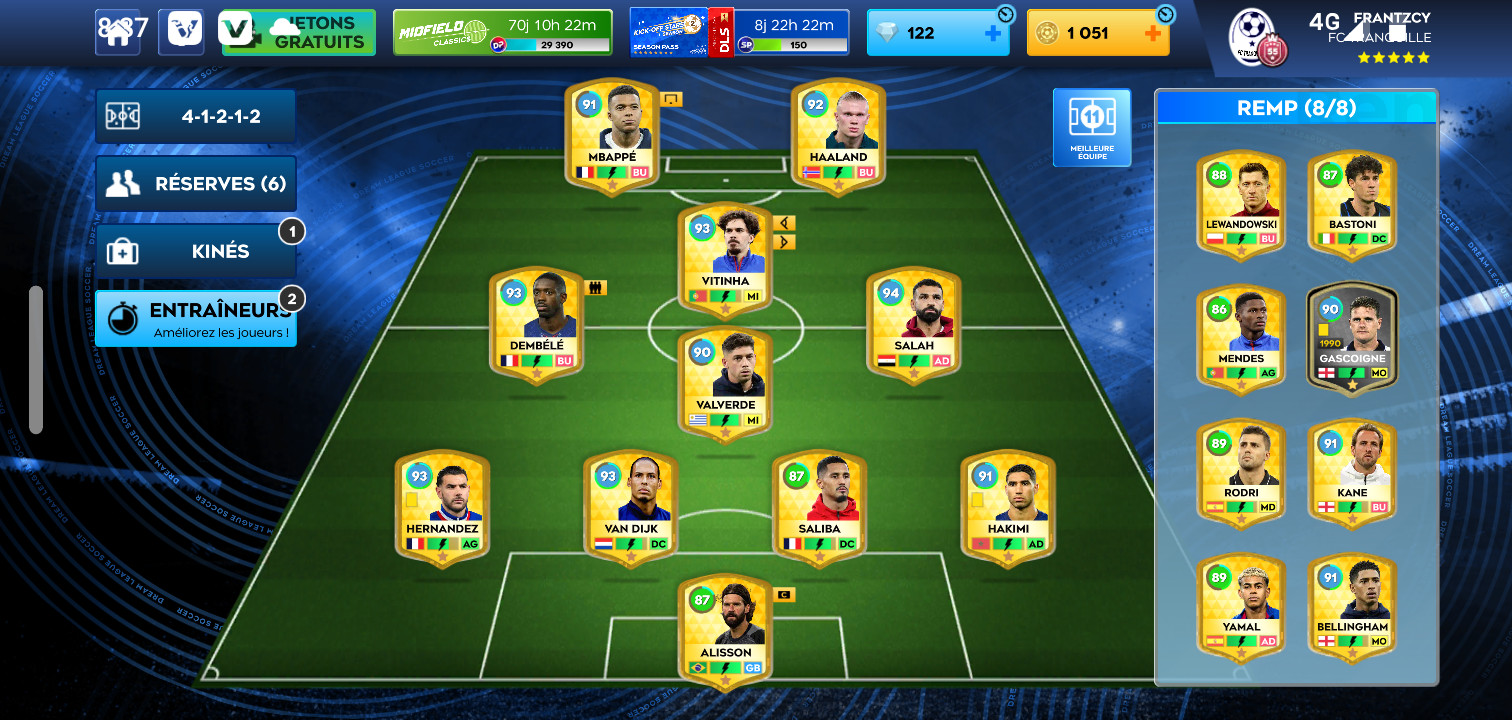Select Haaland's player card
The image size is (1512, 720).
click(838, 135)
